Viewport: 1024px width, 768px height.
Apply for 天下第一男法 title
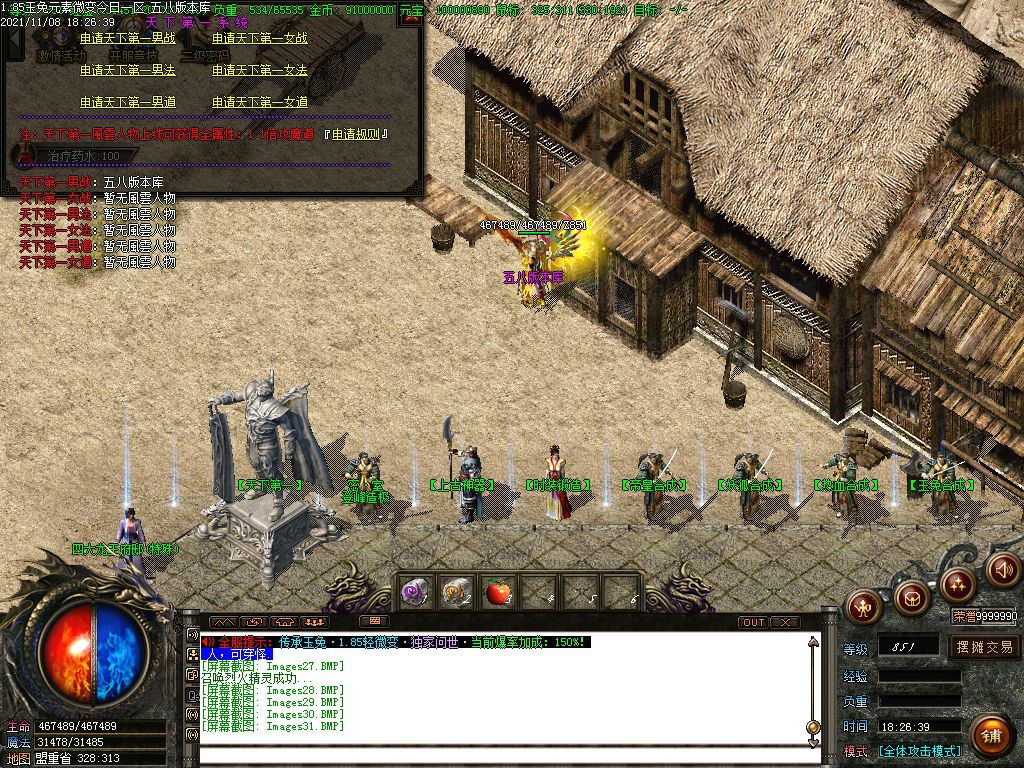[x=127, y=71]
